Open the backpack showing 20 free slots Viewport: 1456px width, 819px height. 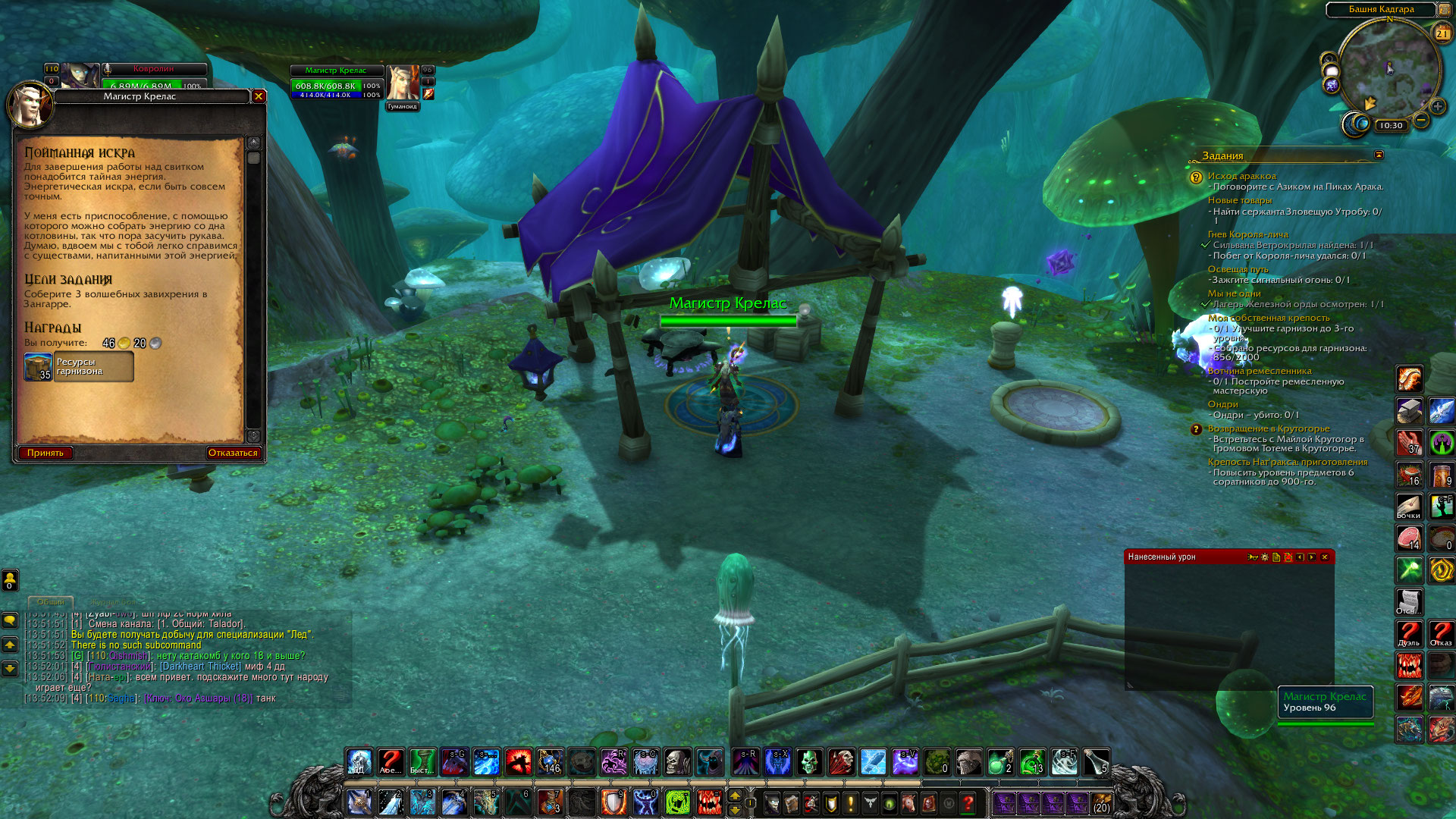[x=1101, y=802]
